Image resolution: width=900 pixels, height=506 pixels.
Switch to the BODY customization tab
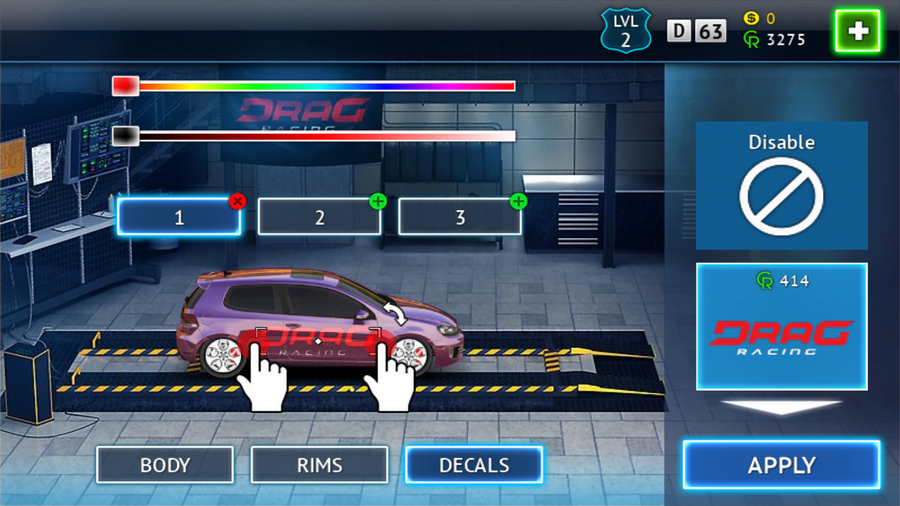click(x=165, y=465)
